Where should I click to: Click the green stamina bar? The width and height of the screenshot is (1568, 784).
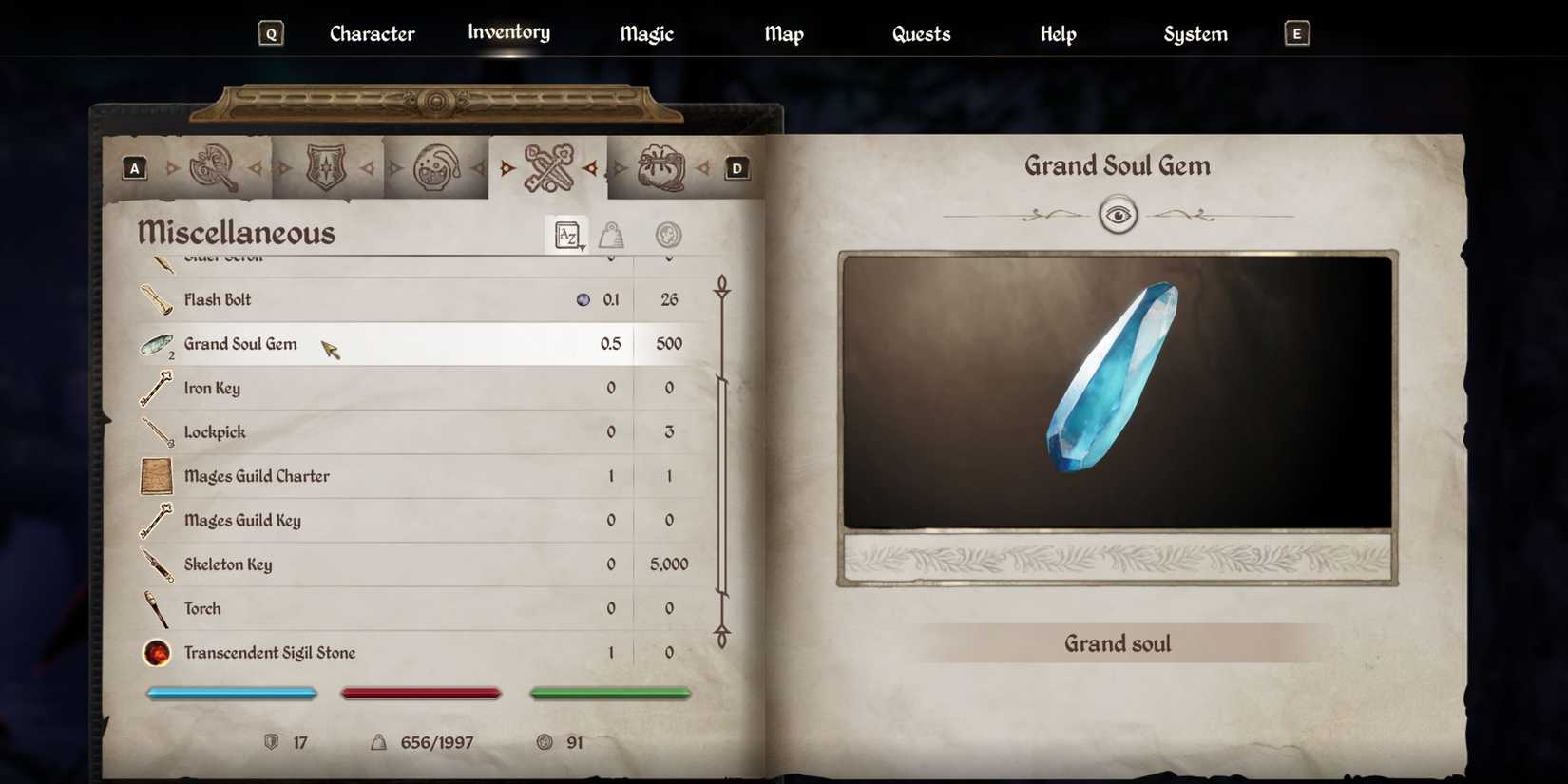[x=609, y=693]
